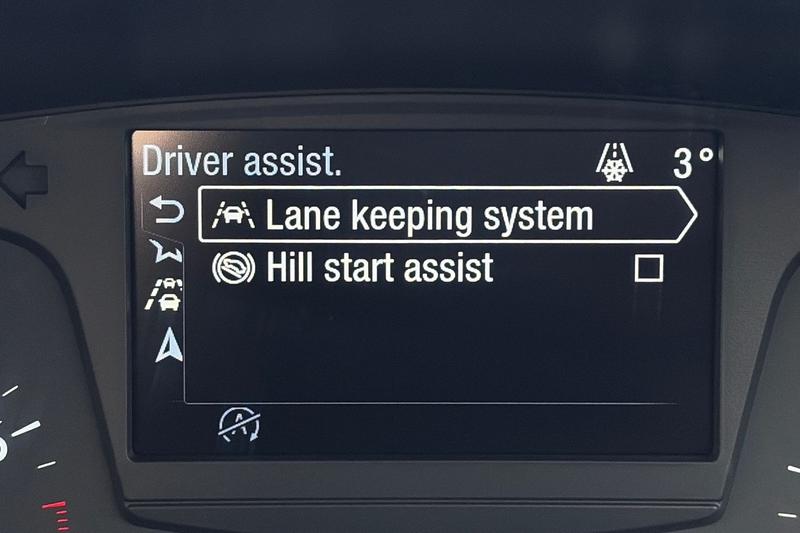Viewport: 800px width, 533px height.
Task: Open the navigation arrow tab
Action: coord(170,345)
